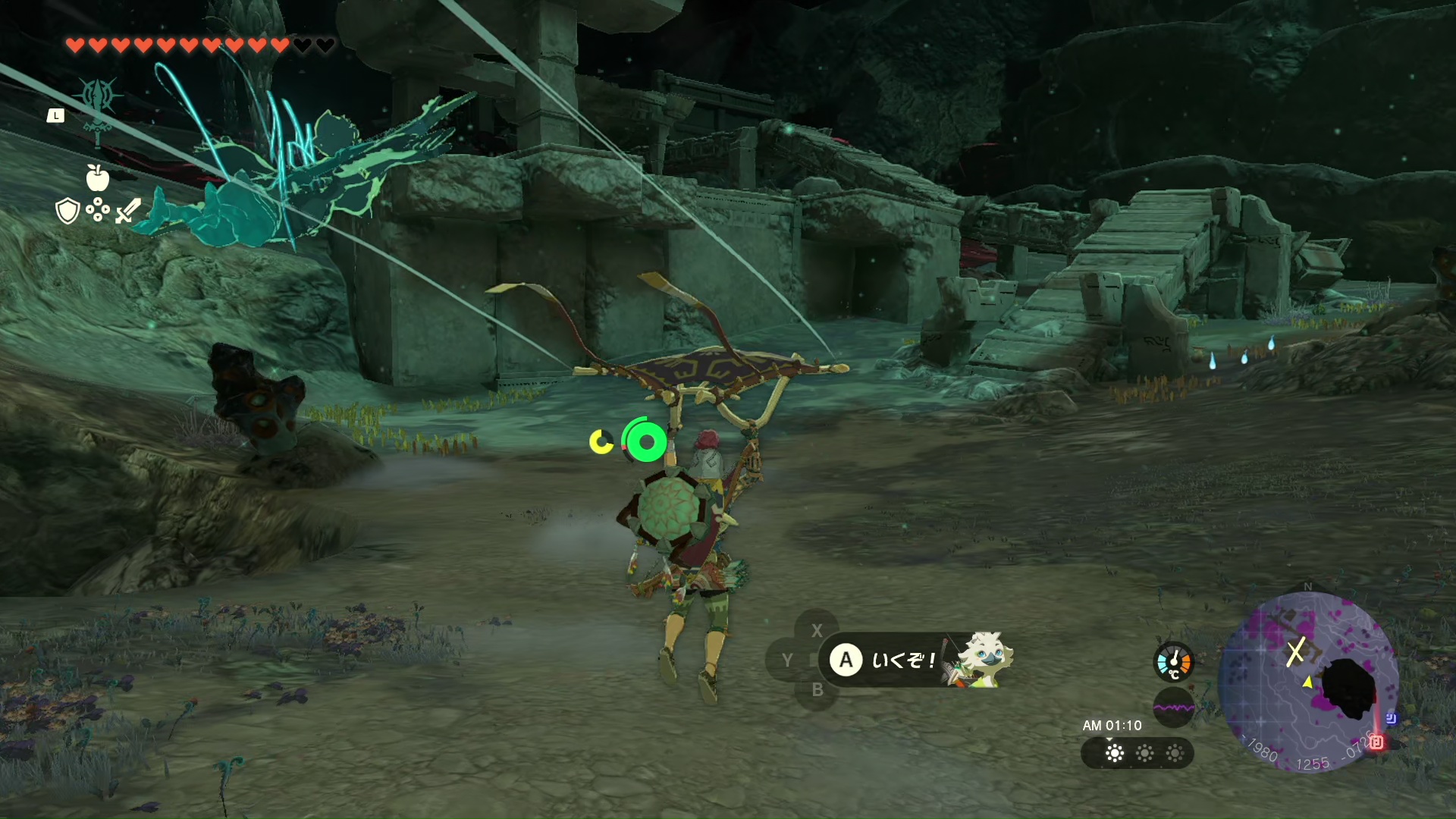Activate the glowing ability icon above the apple

[x=98, y=99]
